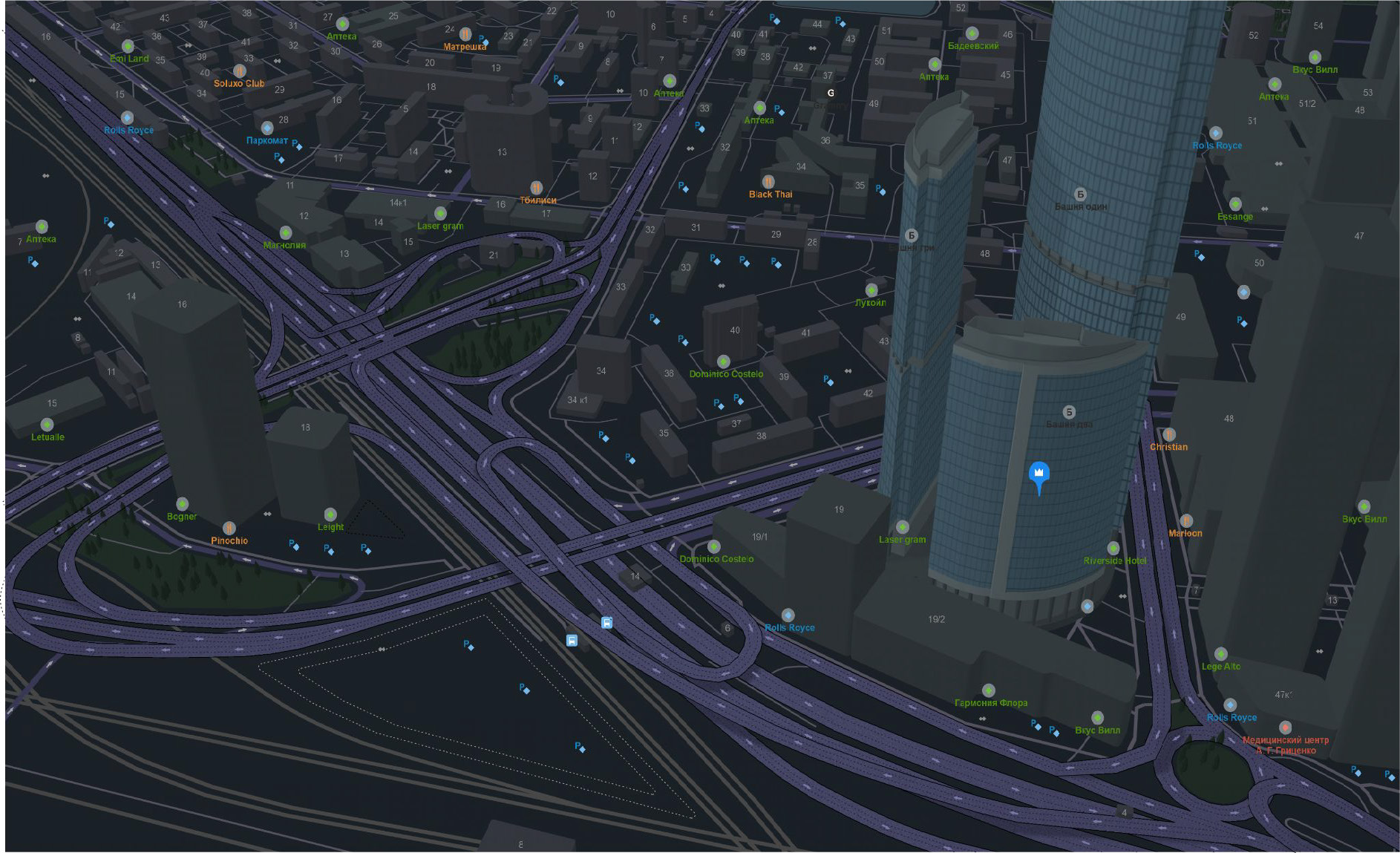The width and height of the screenshot is (1400, 853).
Task: Open the Riverside Hotel marker
Action: tap(1113, 549)
